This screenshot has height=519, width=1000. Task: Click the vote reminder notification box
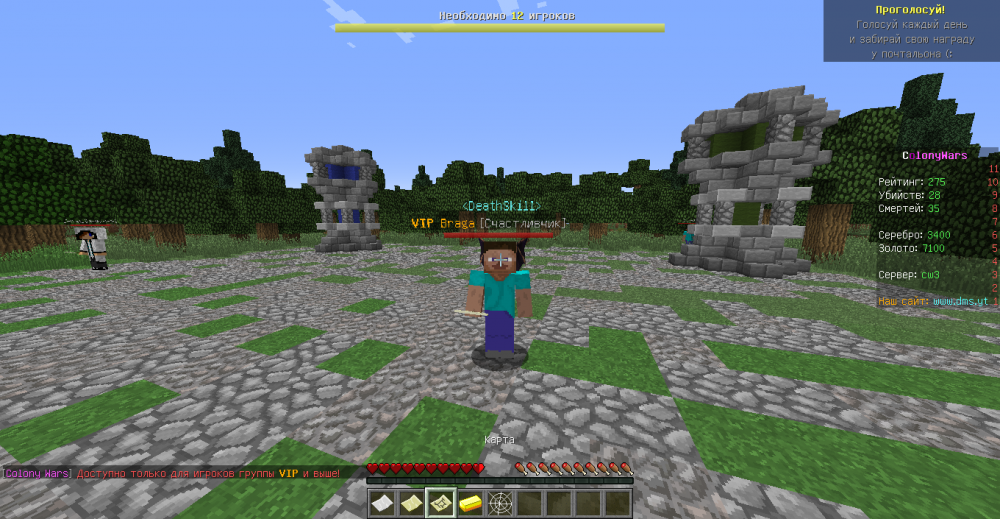(x=910, y=31)
